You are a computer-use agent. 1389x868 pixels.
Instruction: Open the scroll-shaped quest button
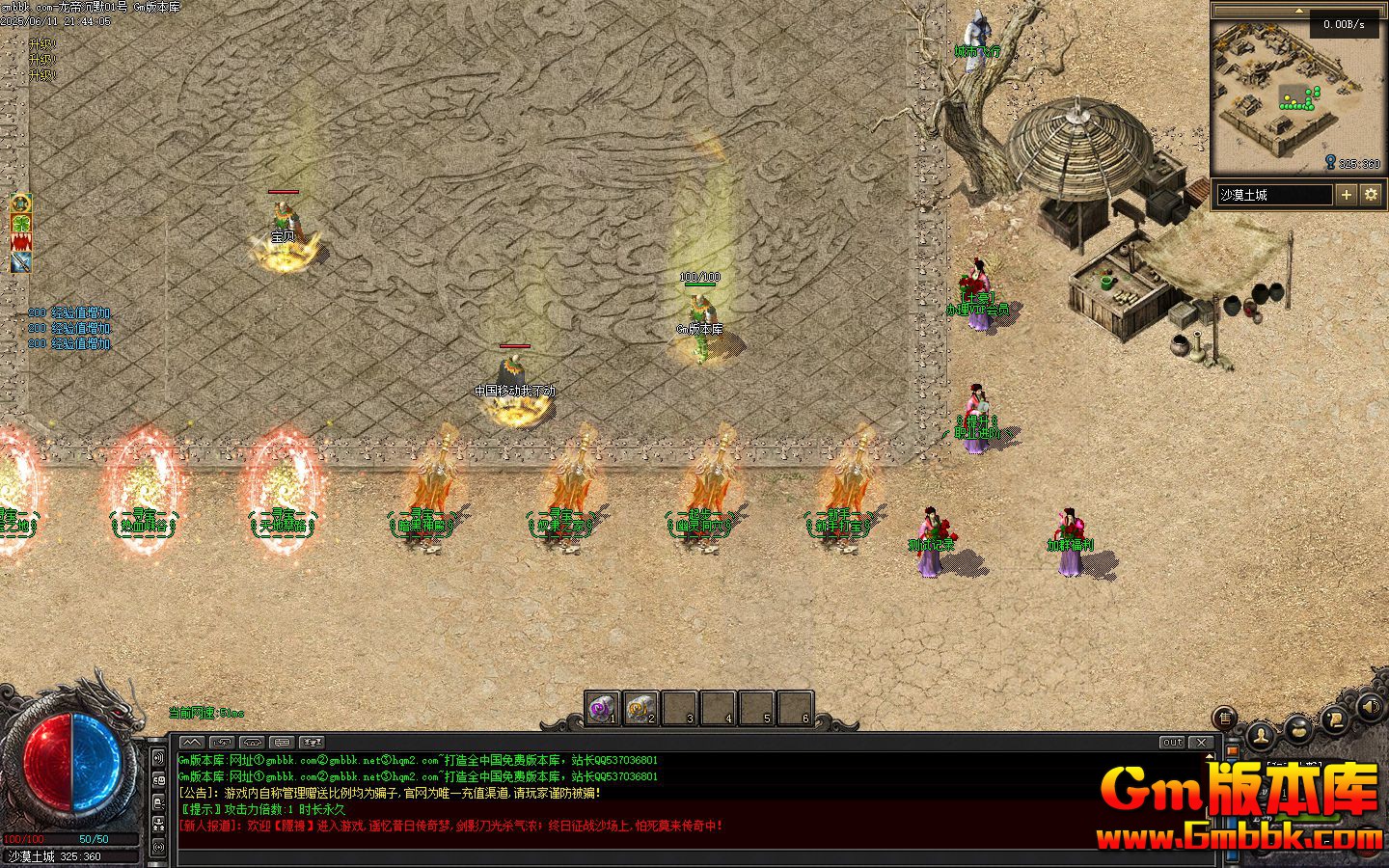click(1334, 719)
